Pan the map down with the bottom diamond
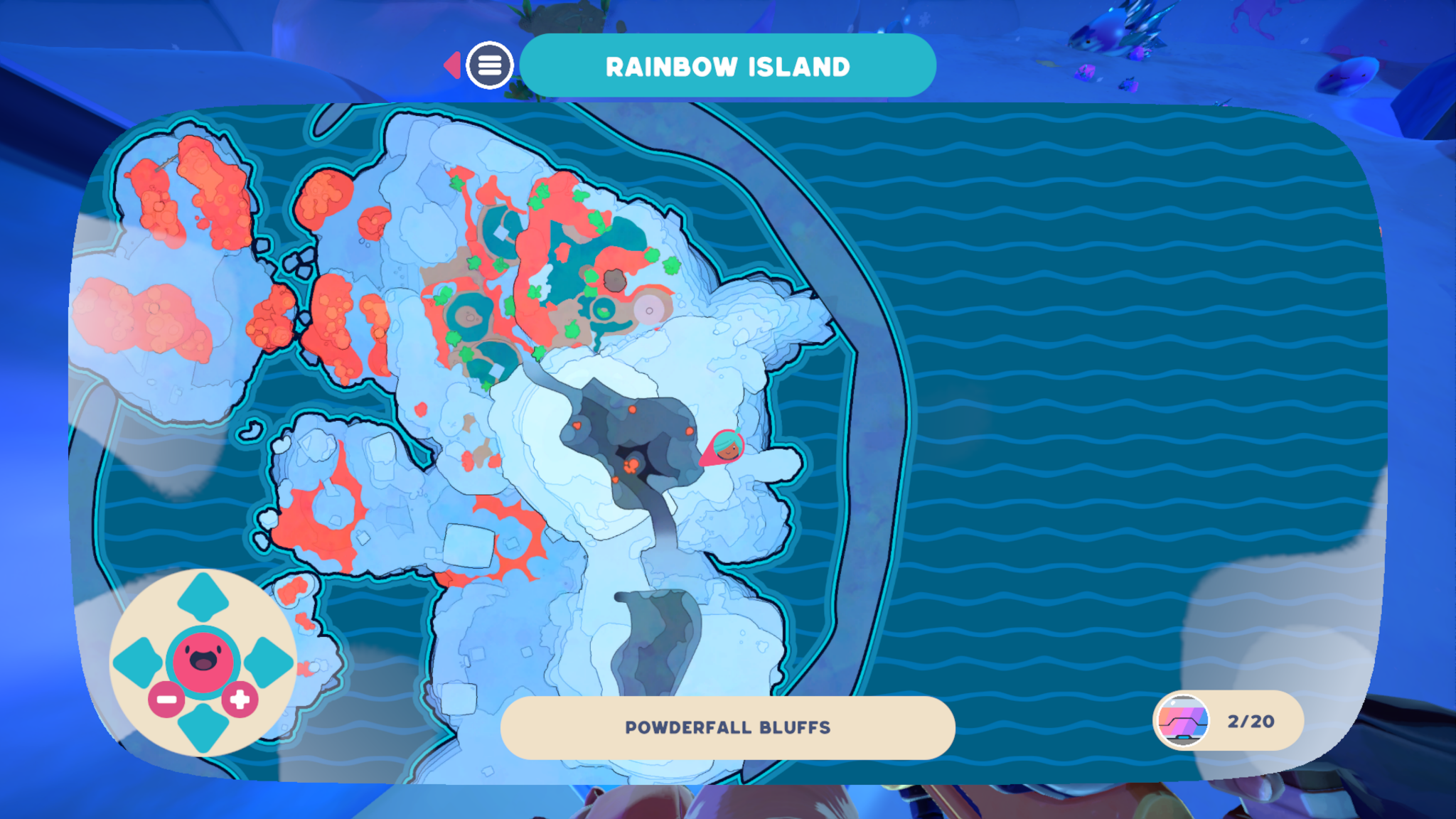 click(203, 727)
